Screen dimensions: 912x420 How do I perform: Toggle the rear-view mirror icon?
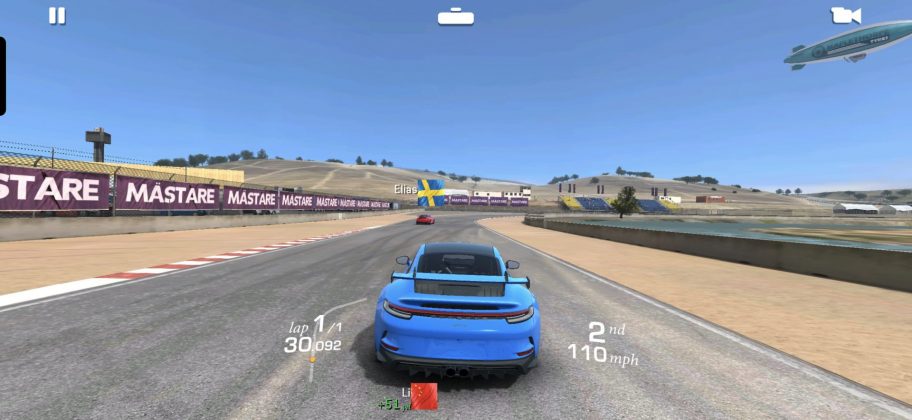(x=455, y=16)
